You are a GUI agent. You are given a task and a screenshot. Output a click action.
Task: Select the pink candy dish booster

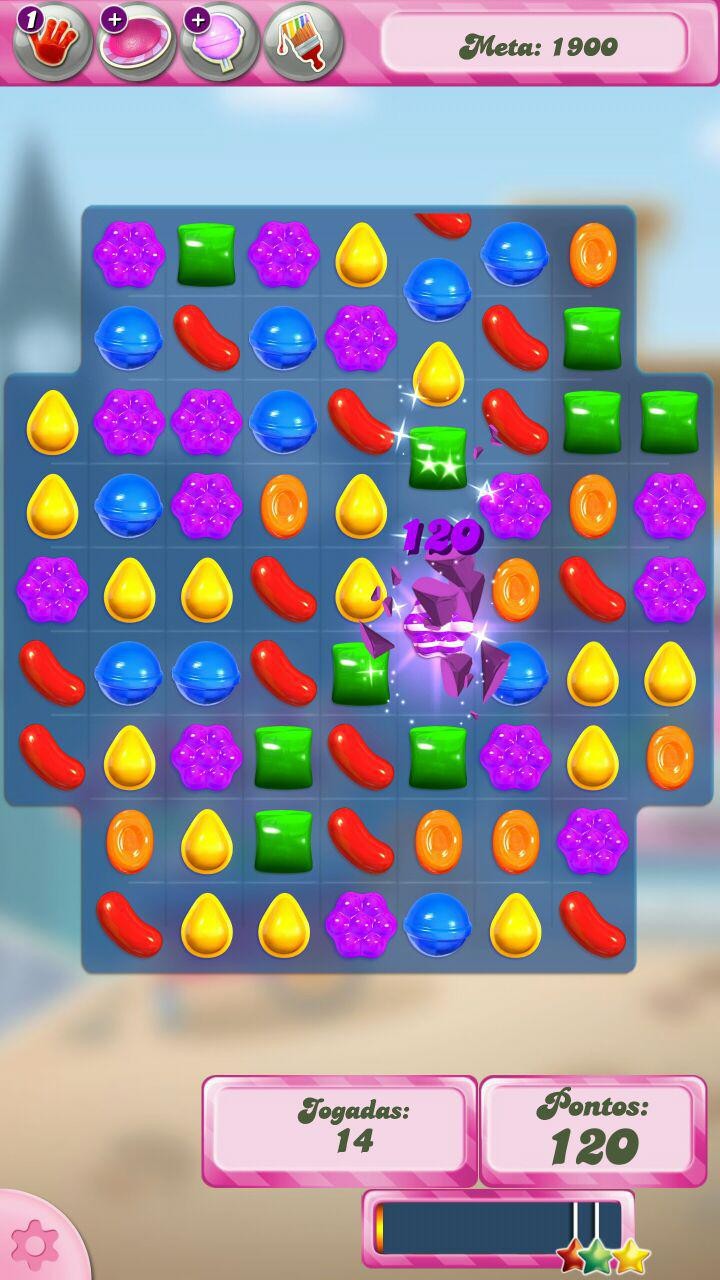coord(137,42)
